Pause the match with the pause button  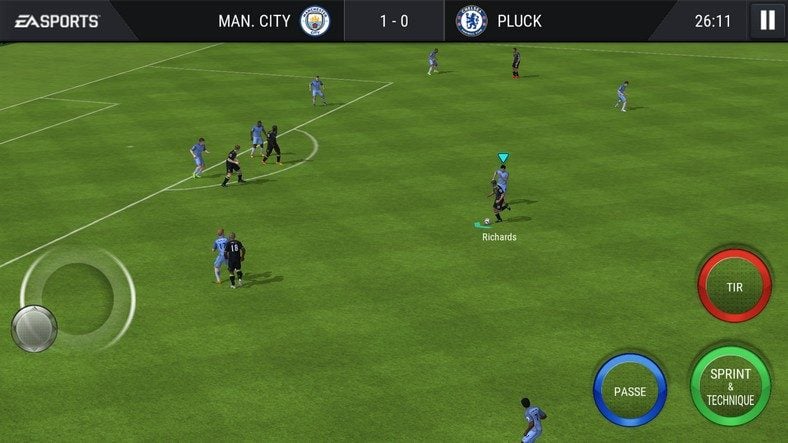[x=767, y=20]
